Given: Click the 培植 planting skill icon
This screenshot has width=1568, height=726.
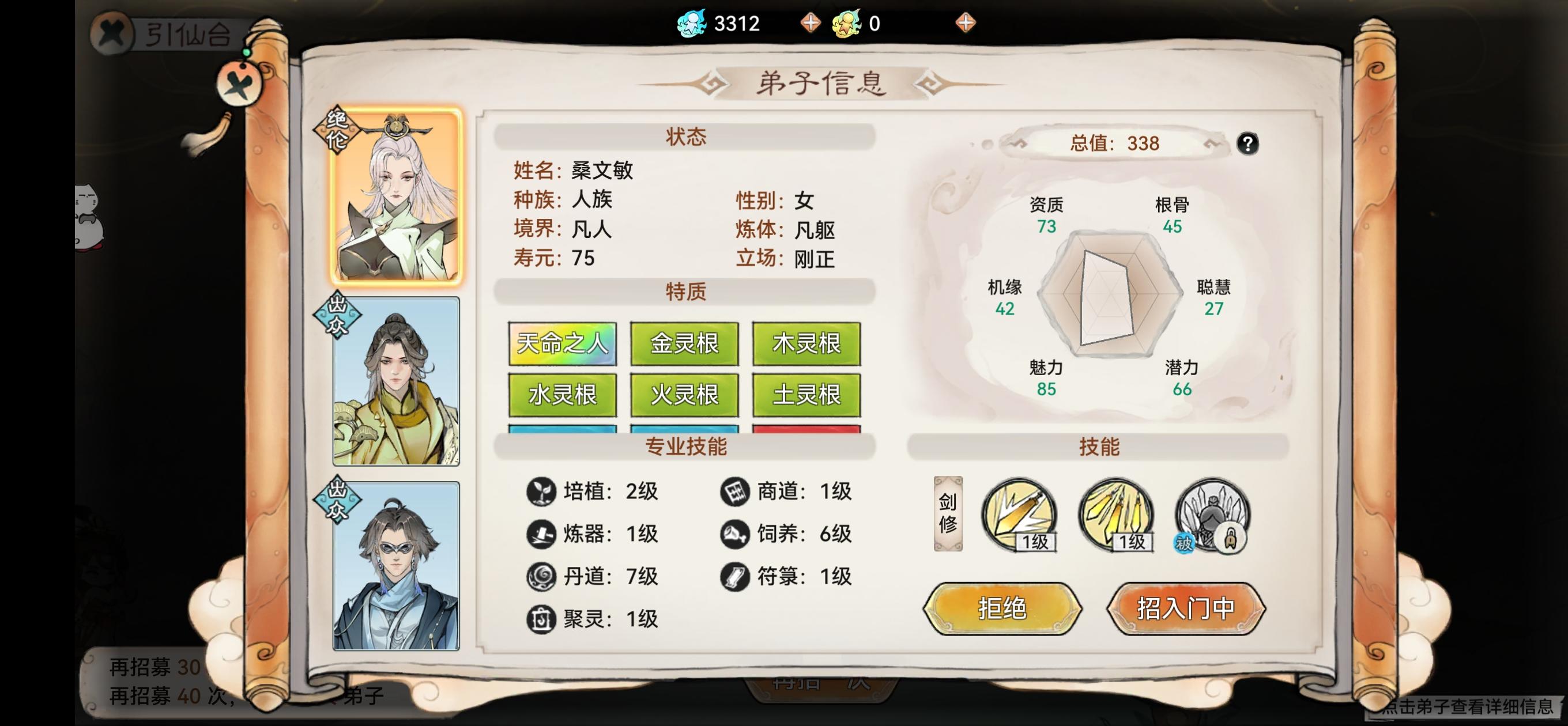Looking at the screenshot, I should (x=541, y=491).
